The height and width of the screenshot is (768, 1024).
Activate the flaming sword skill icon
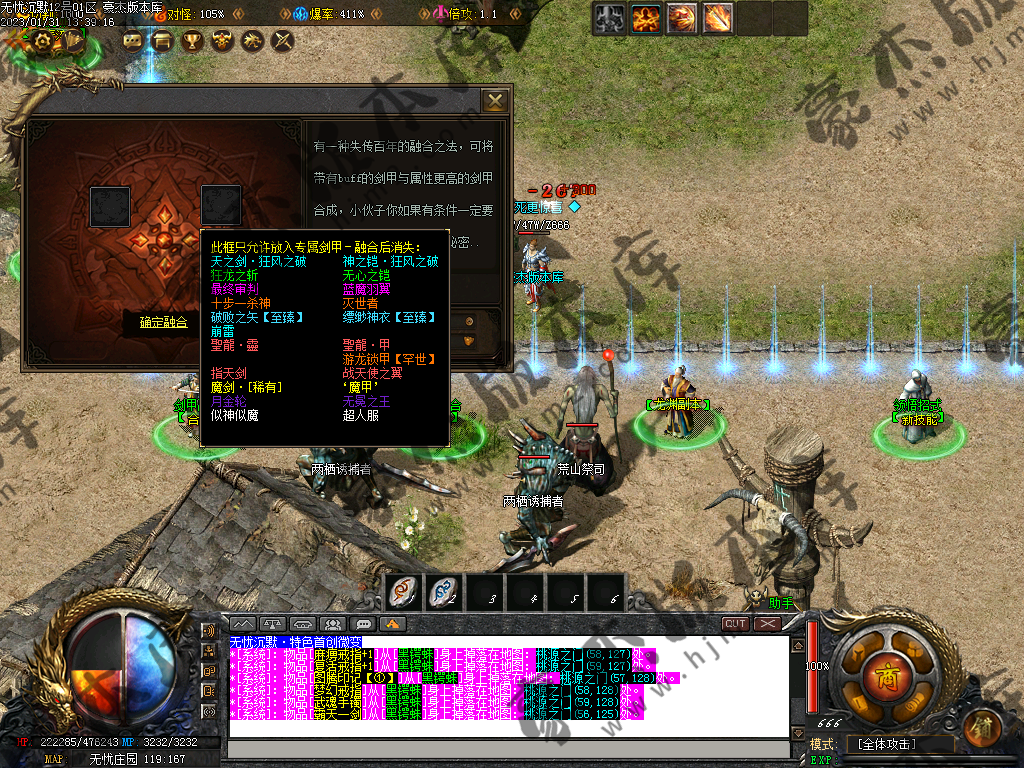[x=717, y=18]
